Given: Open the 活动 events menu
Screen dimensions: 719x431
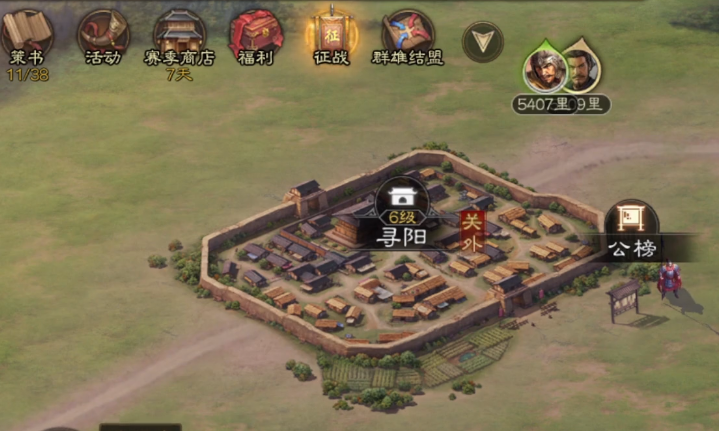Looking at the screenshot, I should pyautogui.click(x=102, y=36).
